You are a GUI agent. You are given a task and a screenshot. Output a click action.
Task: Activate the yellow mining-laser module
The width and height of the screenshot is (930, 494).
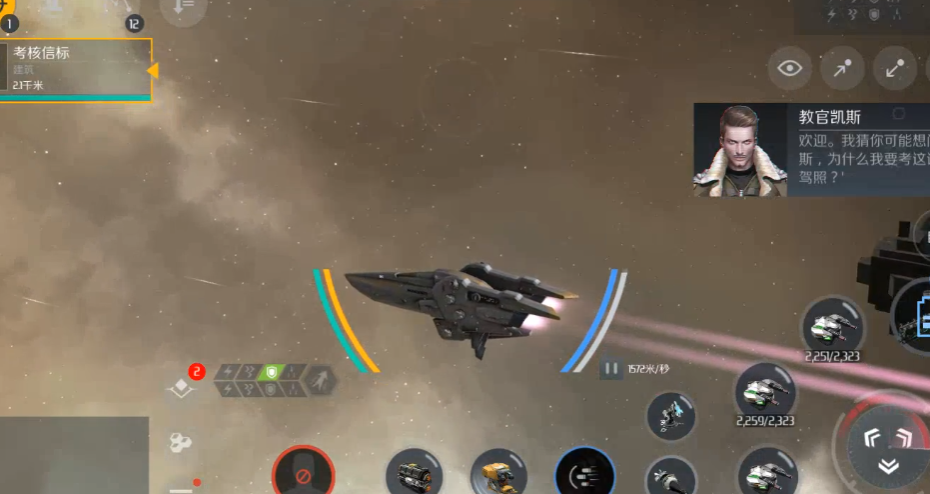tap(499, 472)
